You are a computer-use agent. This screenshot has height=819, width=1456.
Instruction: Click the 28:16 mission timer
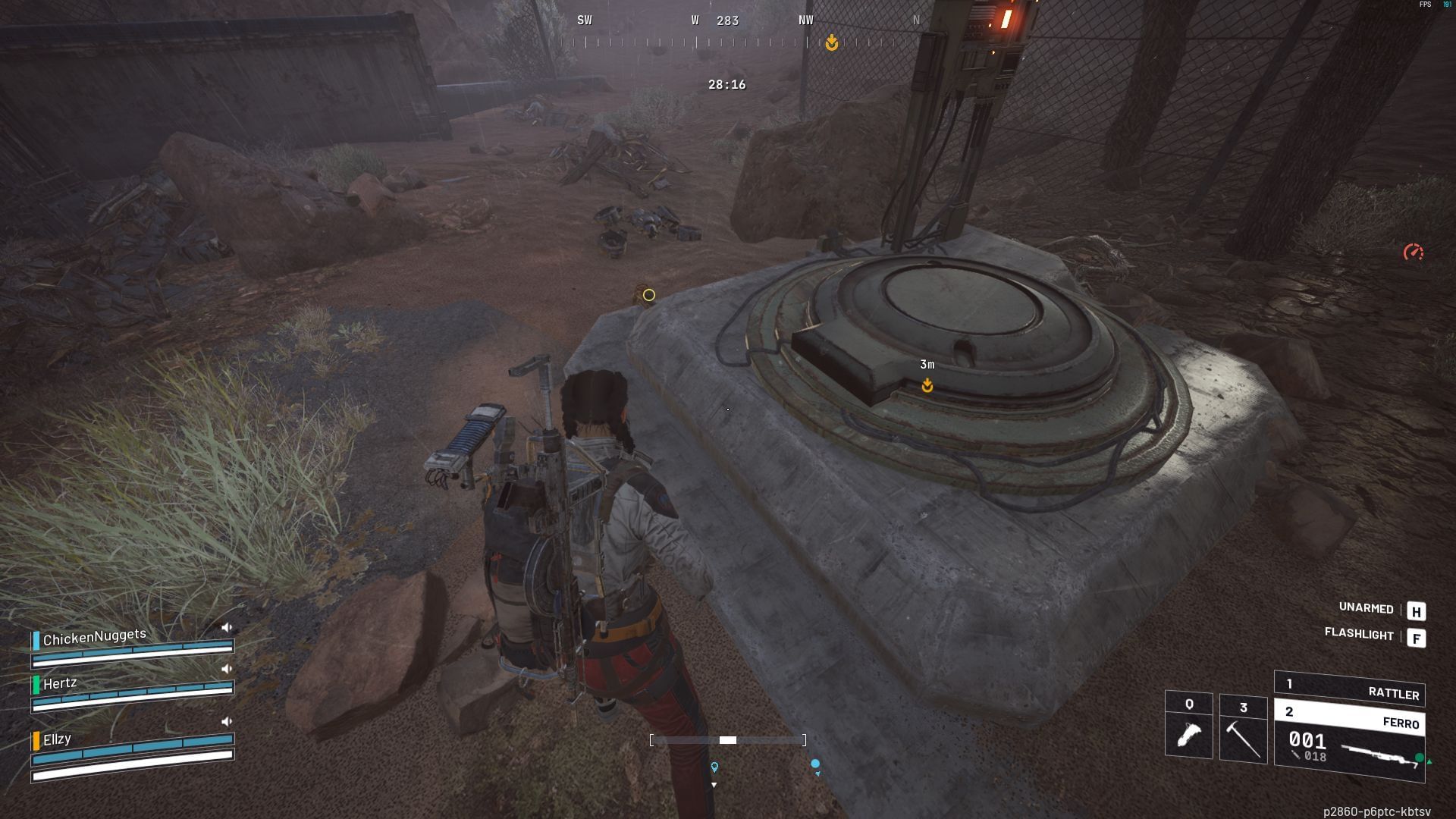(x=726, y=86)
